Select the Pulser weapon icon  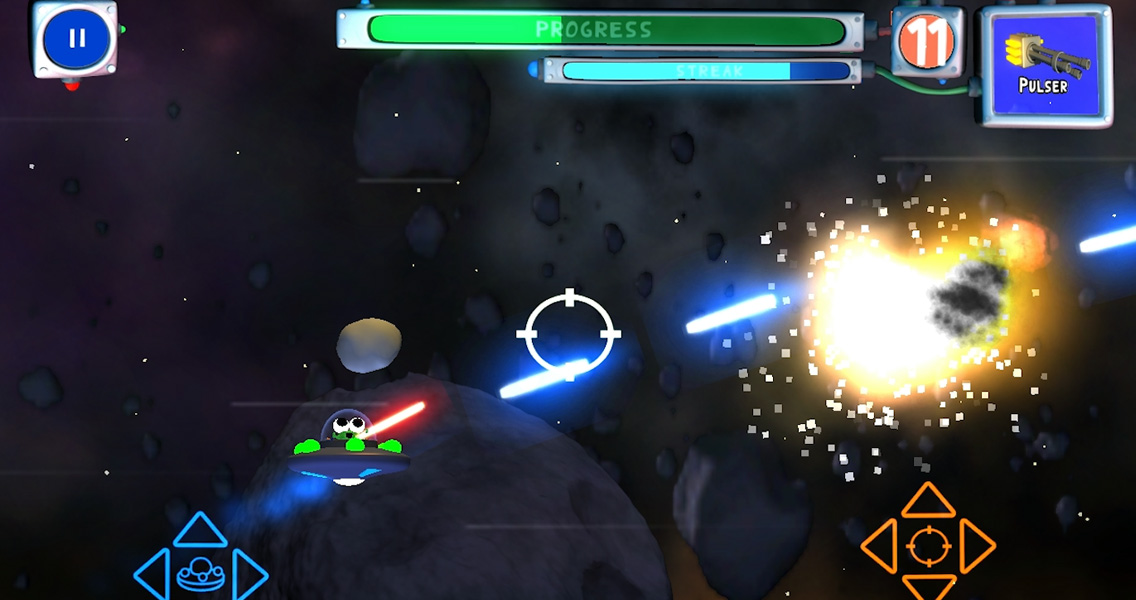(x=1045, y=65)
